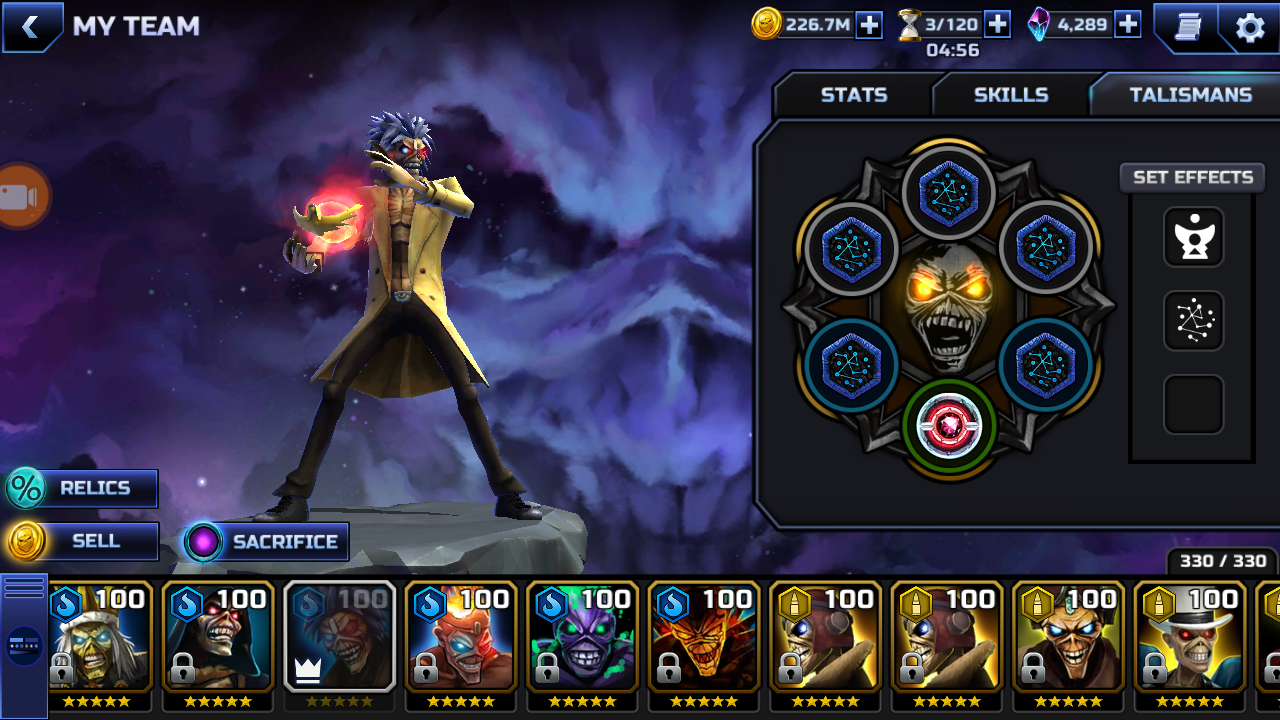Select the white top hat Eddie card
Screen dimensions: 1280x720
[1189, 636]
